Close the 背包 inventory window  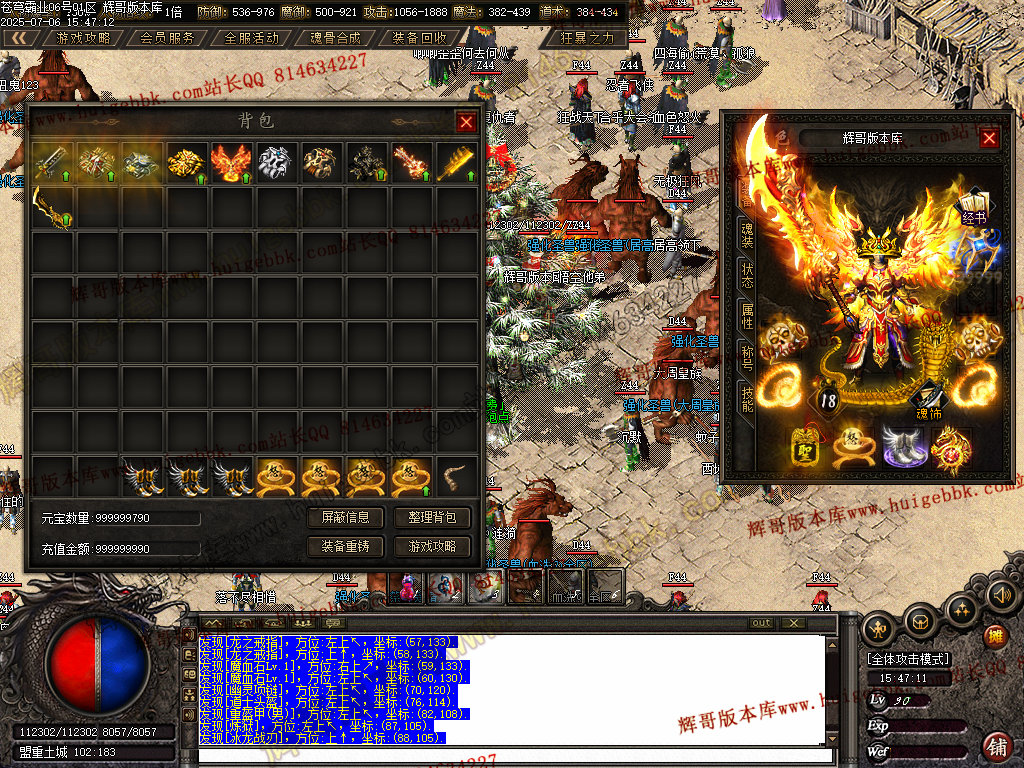click(x=466, y=122)
